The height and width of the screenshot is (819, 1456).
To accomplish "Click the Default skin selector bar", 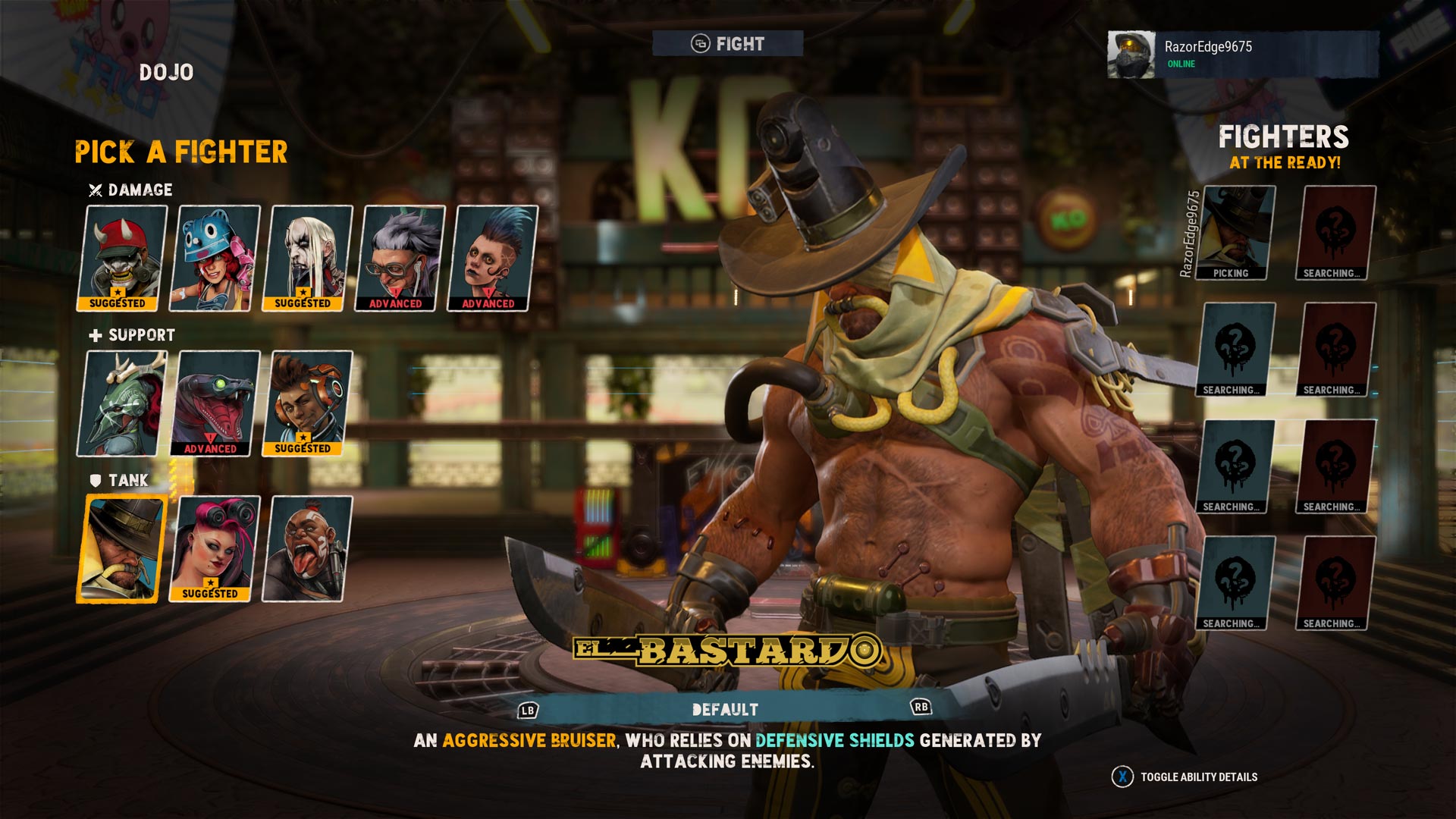I will 725,710.
